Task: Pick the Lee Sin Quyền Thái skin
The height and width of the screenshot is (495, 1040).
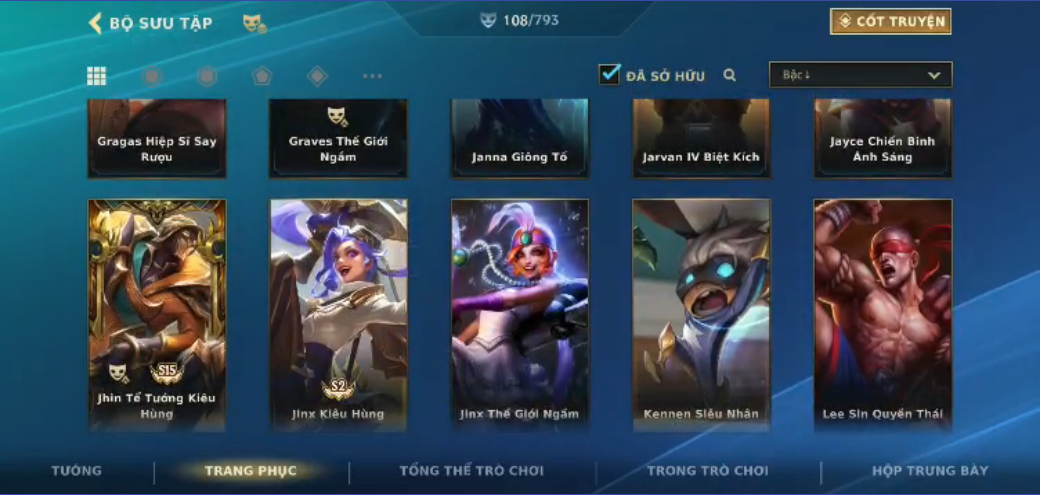Action: [883, 314]
